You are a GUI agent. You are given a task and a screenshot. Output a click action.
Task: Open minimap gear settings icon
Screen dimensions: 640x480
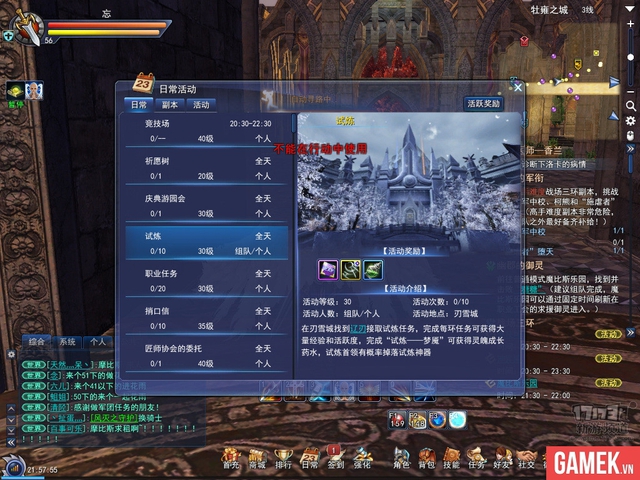pos(630,119)
